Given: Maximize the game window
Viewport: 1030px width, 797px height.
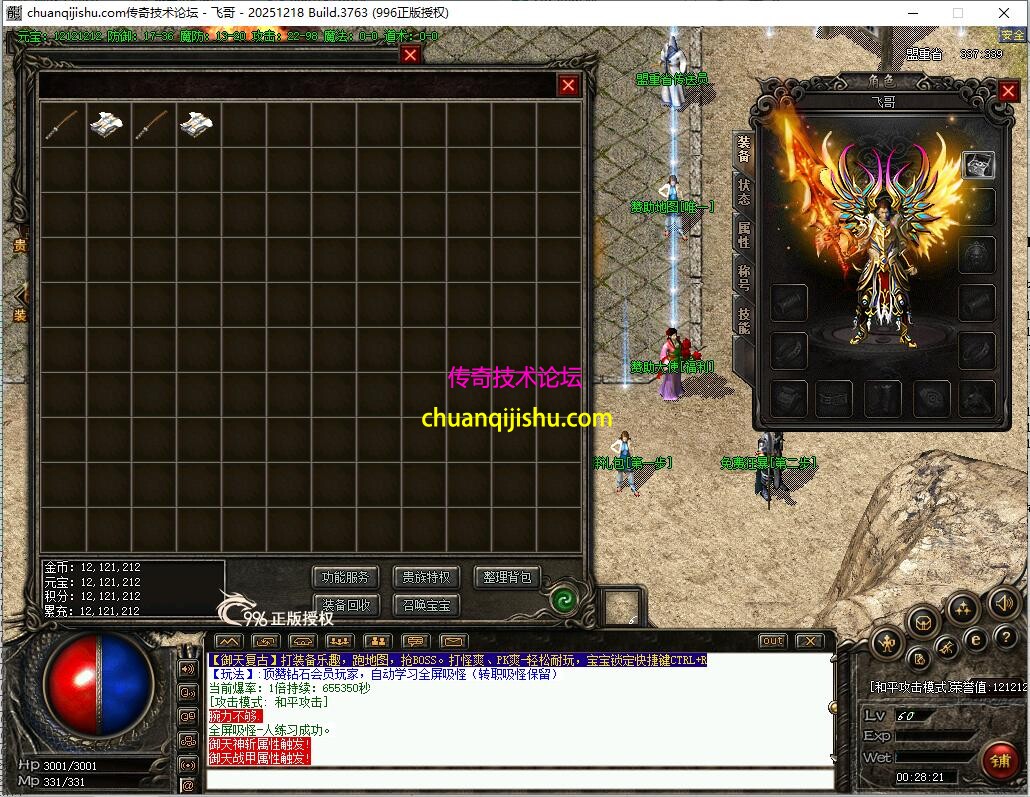Looking at the screenshot, I should (x=957, y=13).
